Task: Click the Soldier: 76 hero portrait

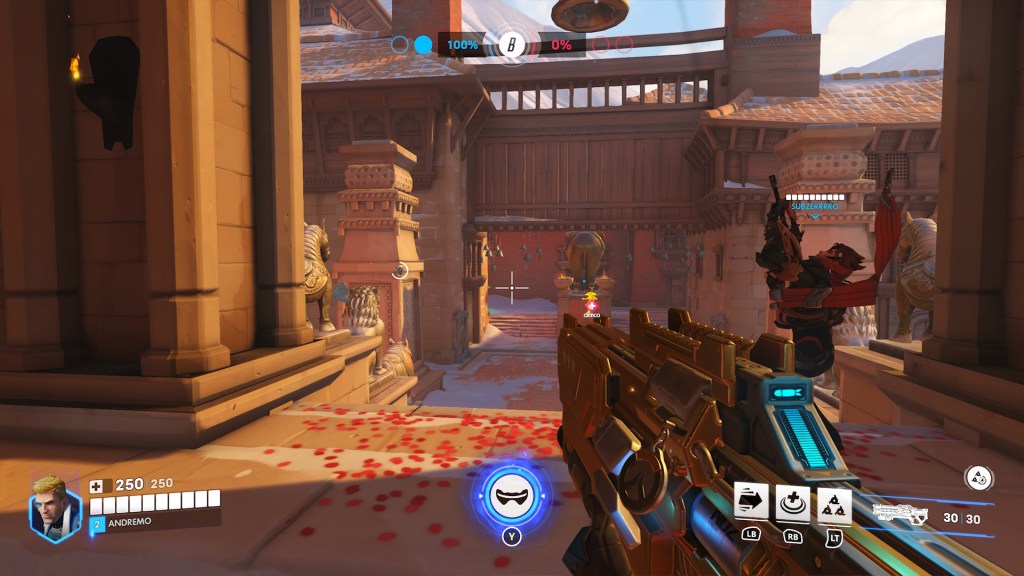Action: [53, 507]
